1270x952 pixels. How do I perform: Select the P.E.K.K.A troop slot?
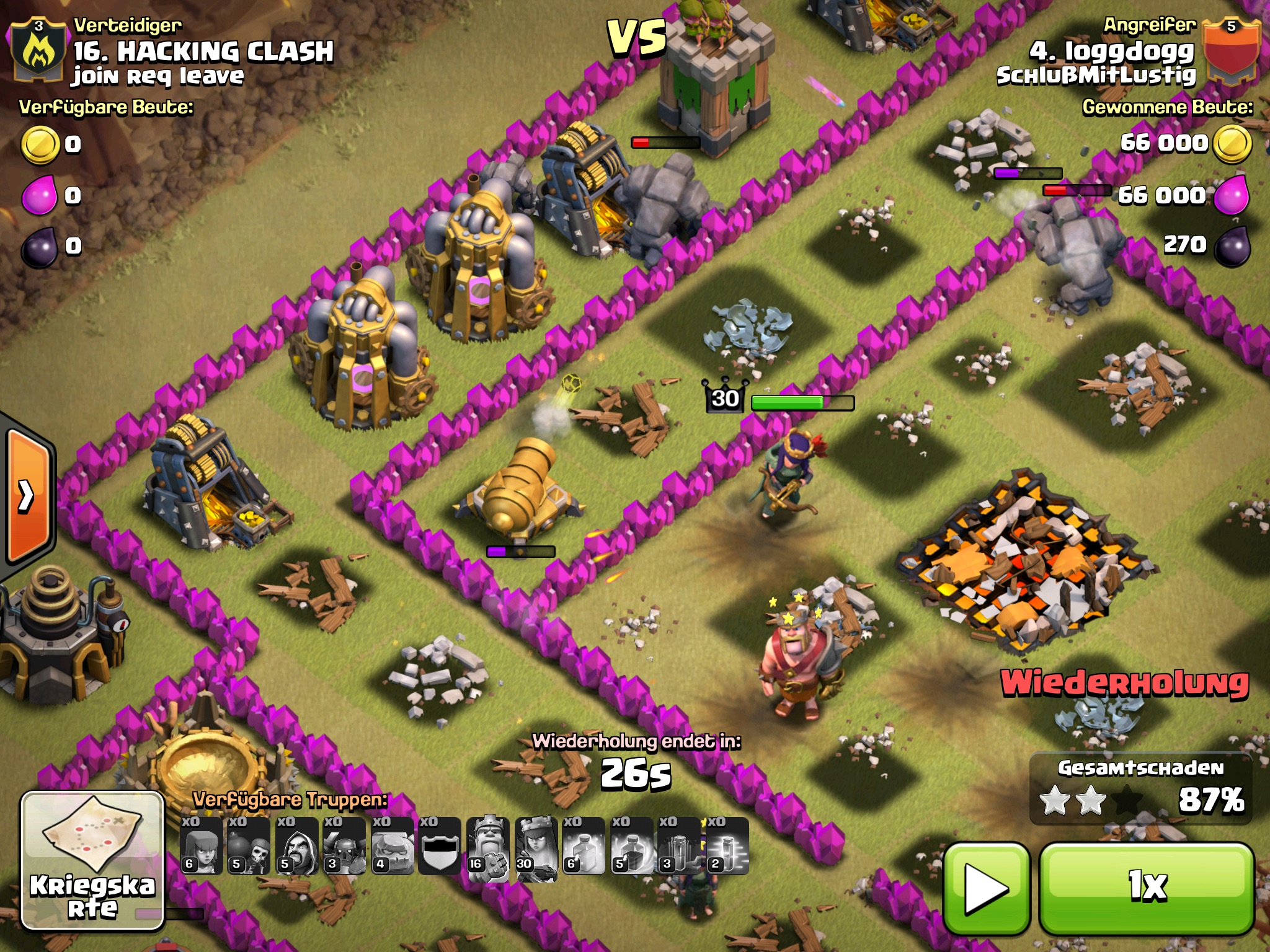pos(344,845)
